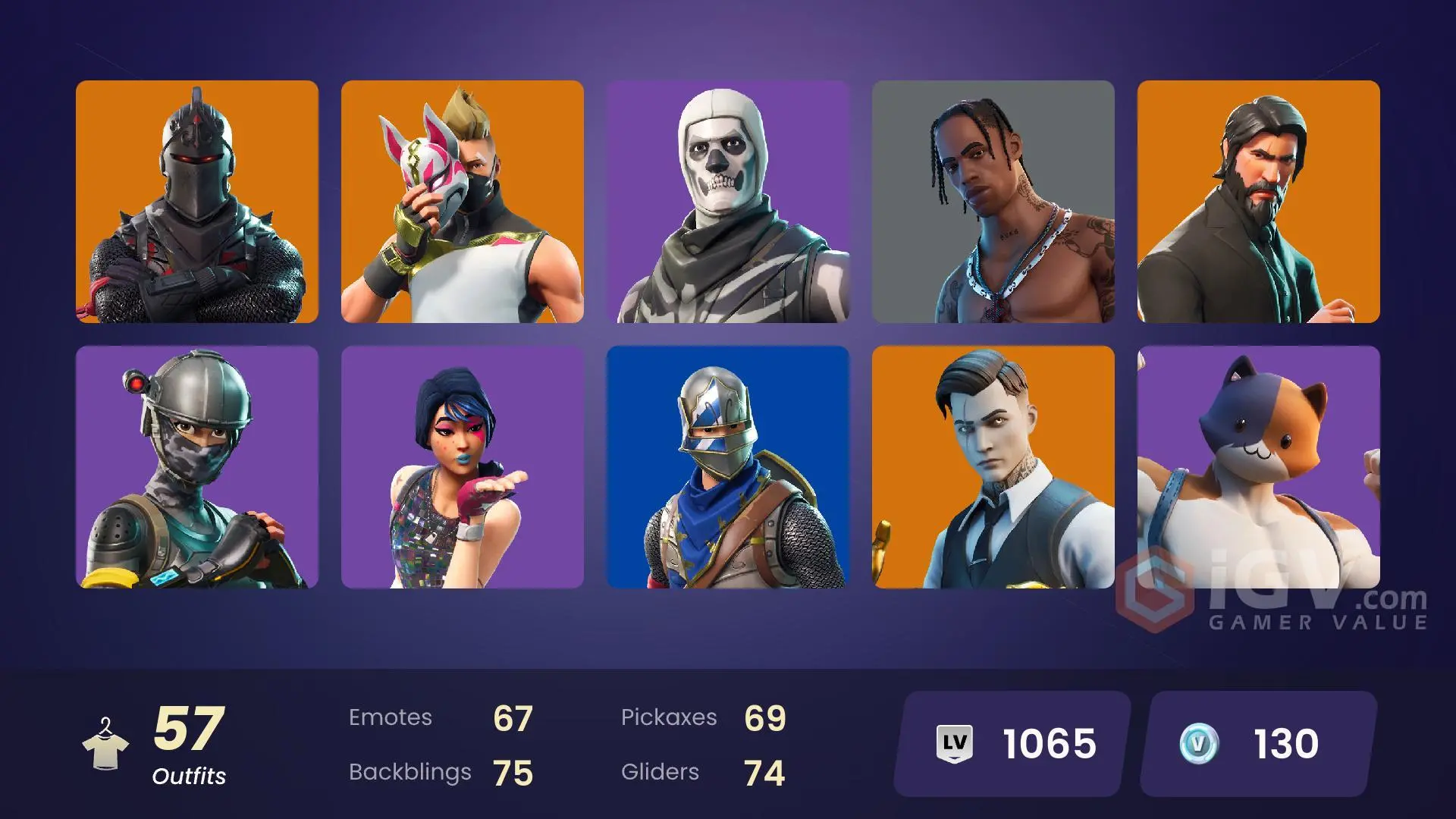Open the Drift skin thumbnail

[x=463, y=201]
